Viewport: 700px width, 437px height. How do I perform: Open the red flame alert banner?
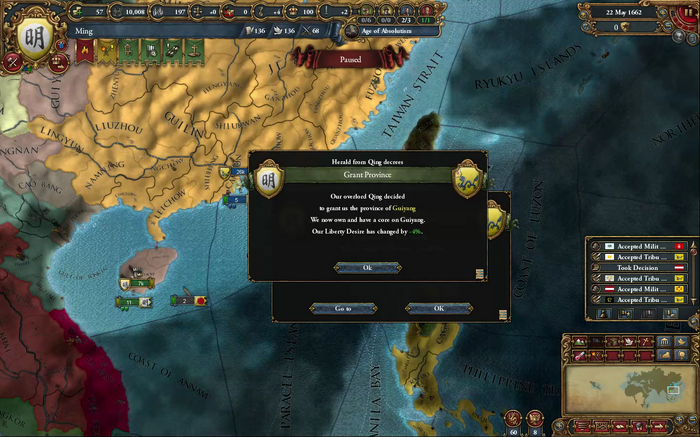coord(86,48)
